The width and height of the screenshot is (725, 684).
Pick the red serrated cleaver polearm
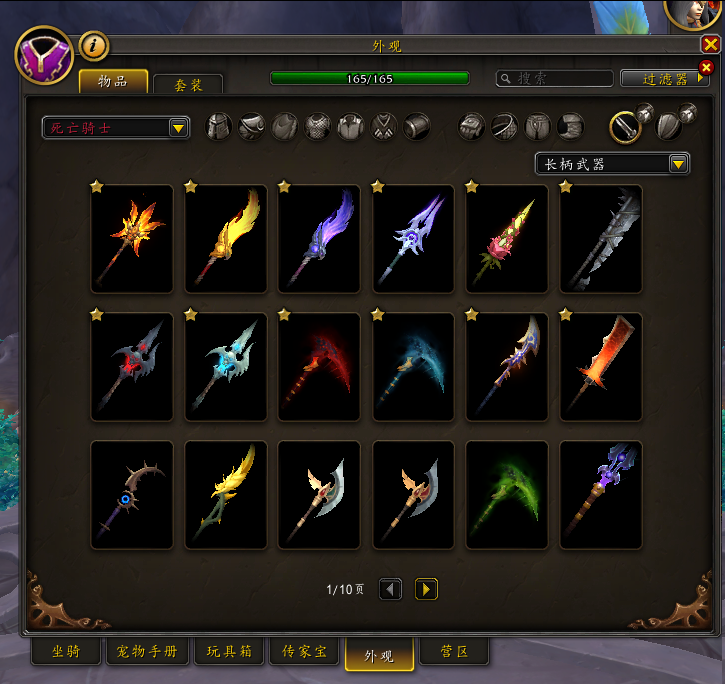point(601,367)
